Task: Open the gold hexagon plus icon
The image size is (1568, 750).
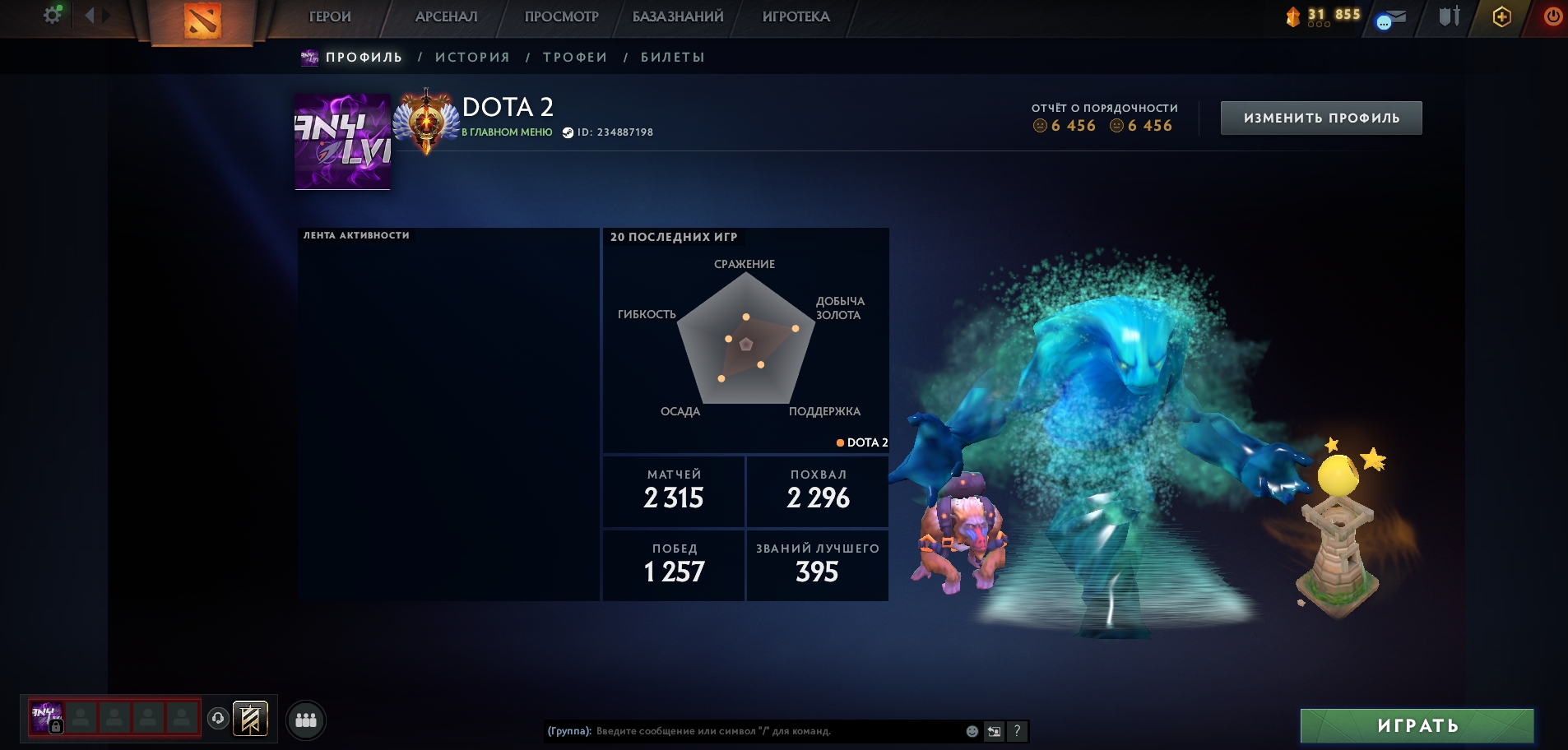Action: [x=1501, y=17]
